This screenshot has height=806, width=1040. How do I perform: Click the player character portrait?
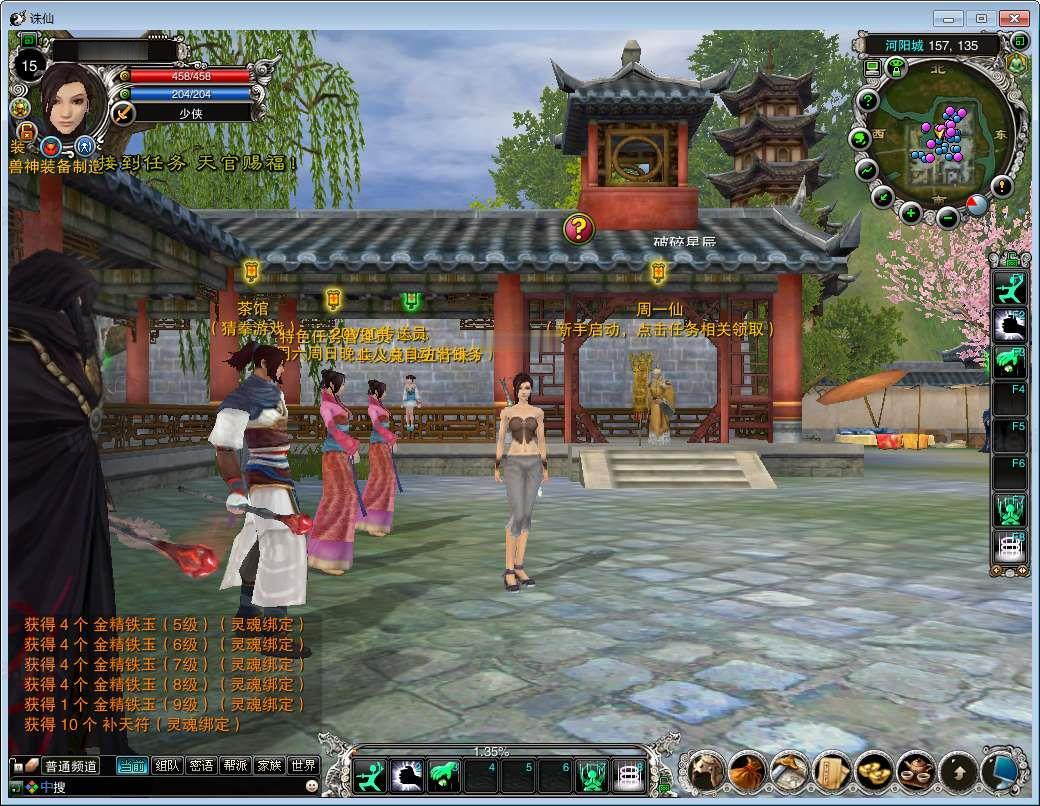tap(72, 98)
